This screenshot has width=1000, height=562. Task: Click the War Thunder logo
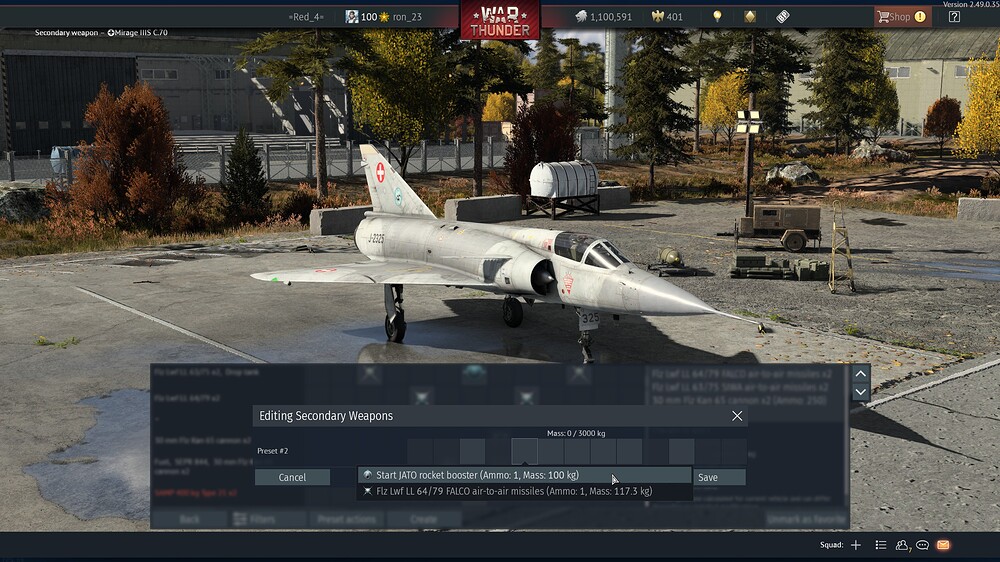(500, 19)
